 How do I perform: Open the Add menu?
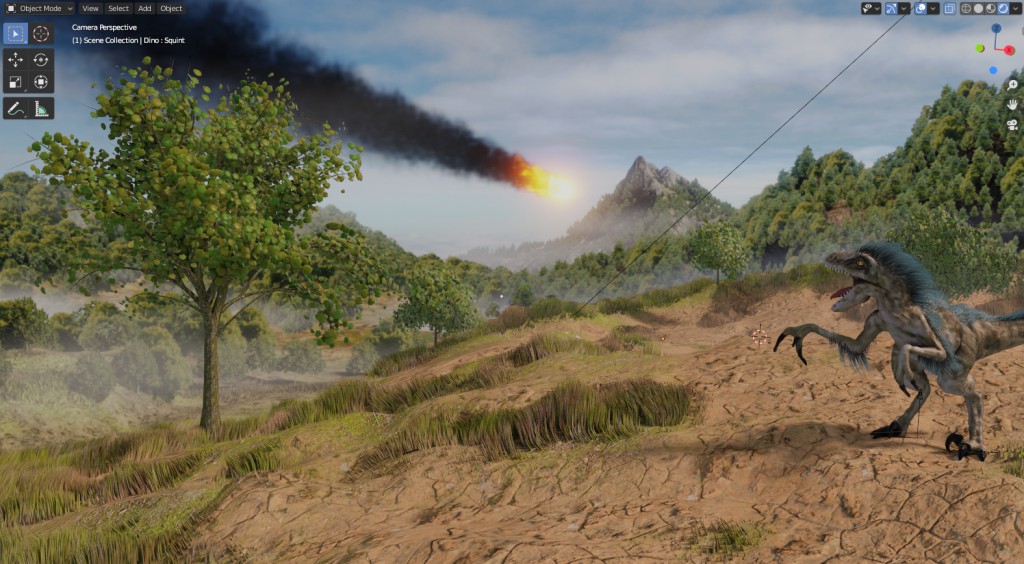pos(145,8)
